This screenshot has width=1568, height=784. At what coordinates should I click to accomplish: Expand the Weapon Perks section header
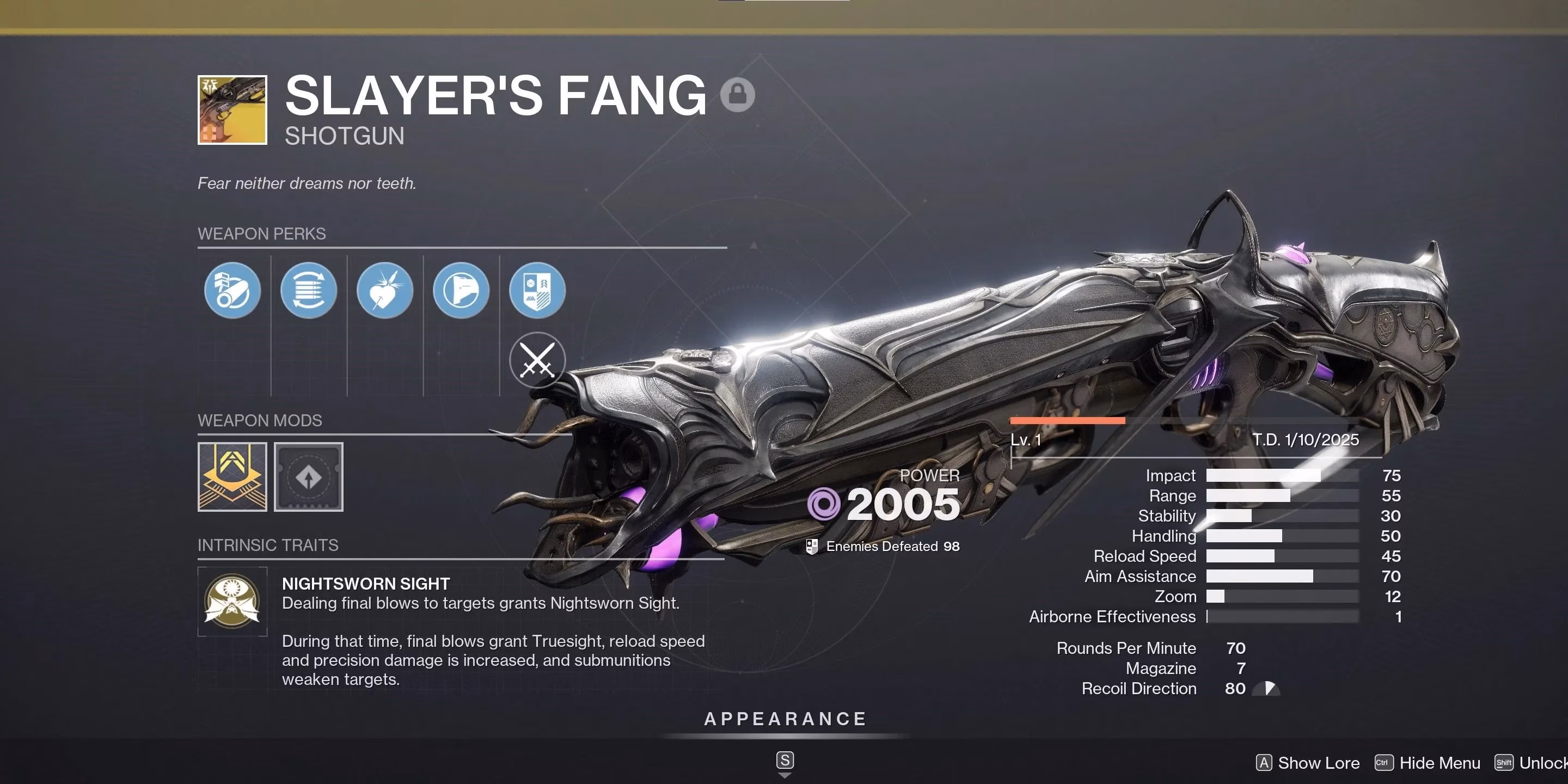[262, 234]
